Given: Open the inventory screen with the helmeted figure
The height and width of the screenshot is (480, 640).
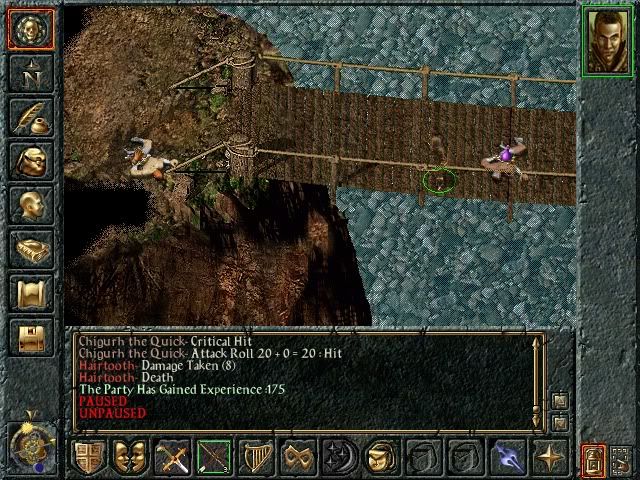Looking at the screenshot, I should point(30,160).
